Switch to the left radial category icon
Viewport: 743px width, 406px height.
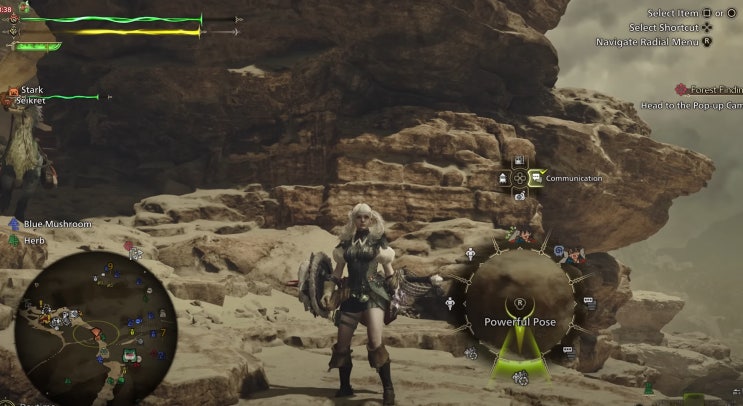[x=502, y=178]
